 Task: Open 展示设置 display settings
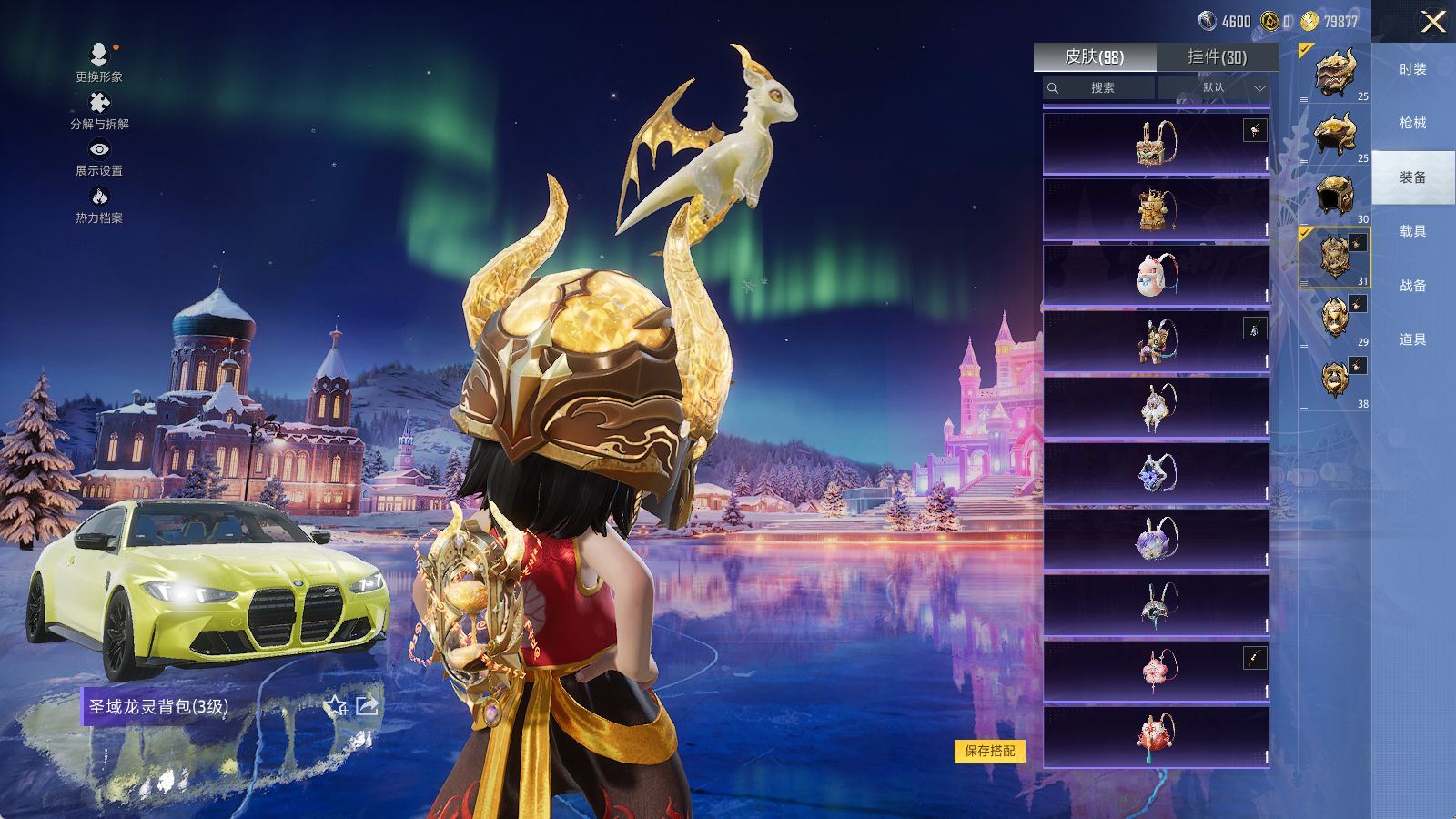pyautogui.click(x=99, y=156)
